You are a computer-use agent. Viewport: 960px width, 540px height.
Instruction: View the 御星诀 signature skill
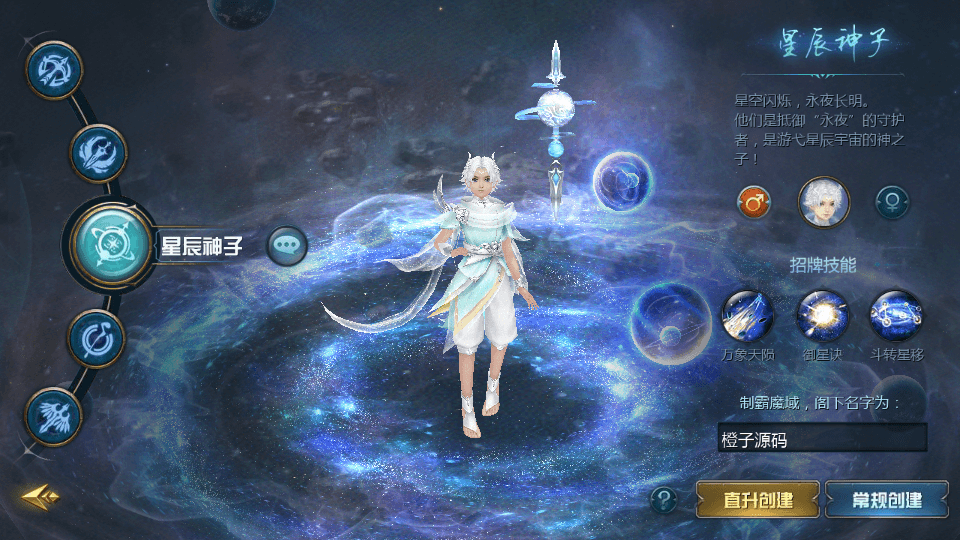(822, 316)
